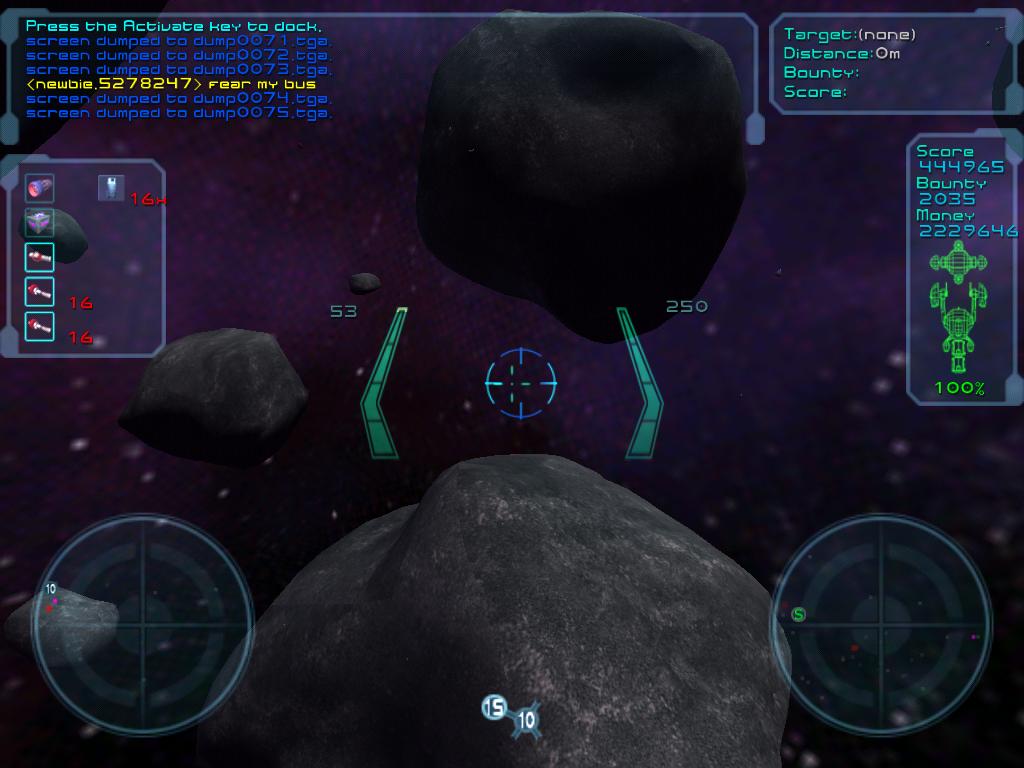
Task: Click the right radar with green S marker
Action: (x=880, y=624)
